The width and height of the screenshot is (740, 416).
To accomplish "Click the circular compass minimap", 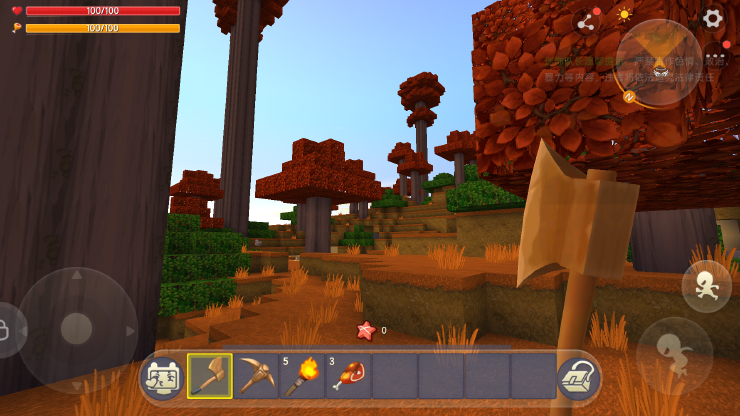I will point(659,62).
